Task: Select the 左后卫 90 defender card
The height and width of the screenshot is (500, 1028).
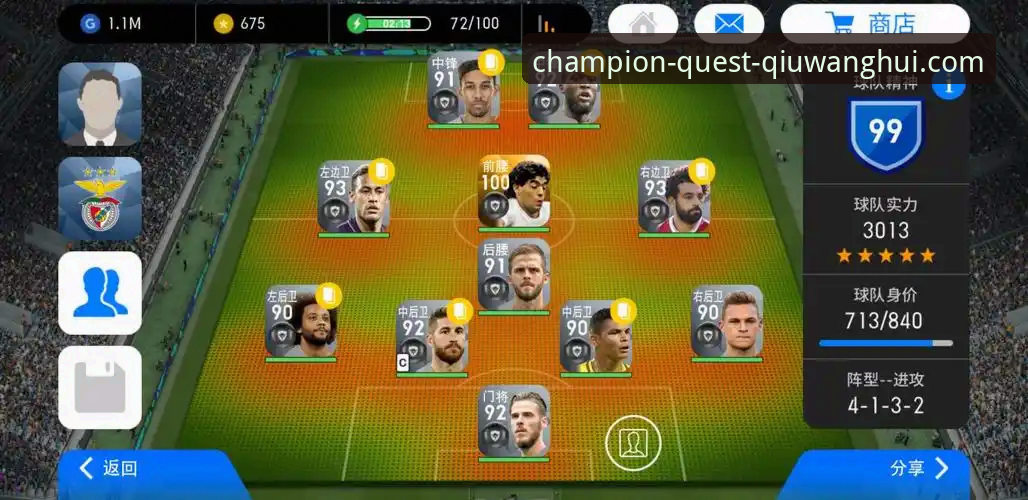Action: coord(301,321)
